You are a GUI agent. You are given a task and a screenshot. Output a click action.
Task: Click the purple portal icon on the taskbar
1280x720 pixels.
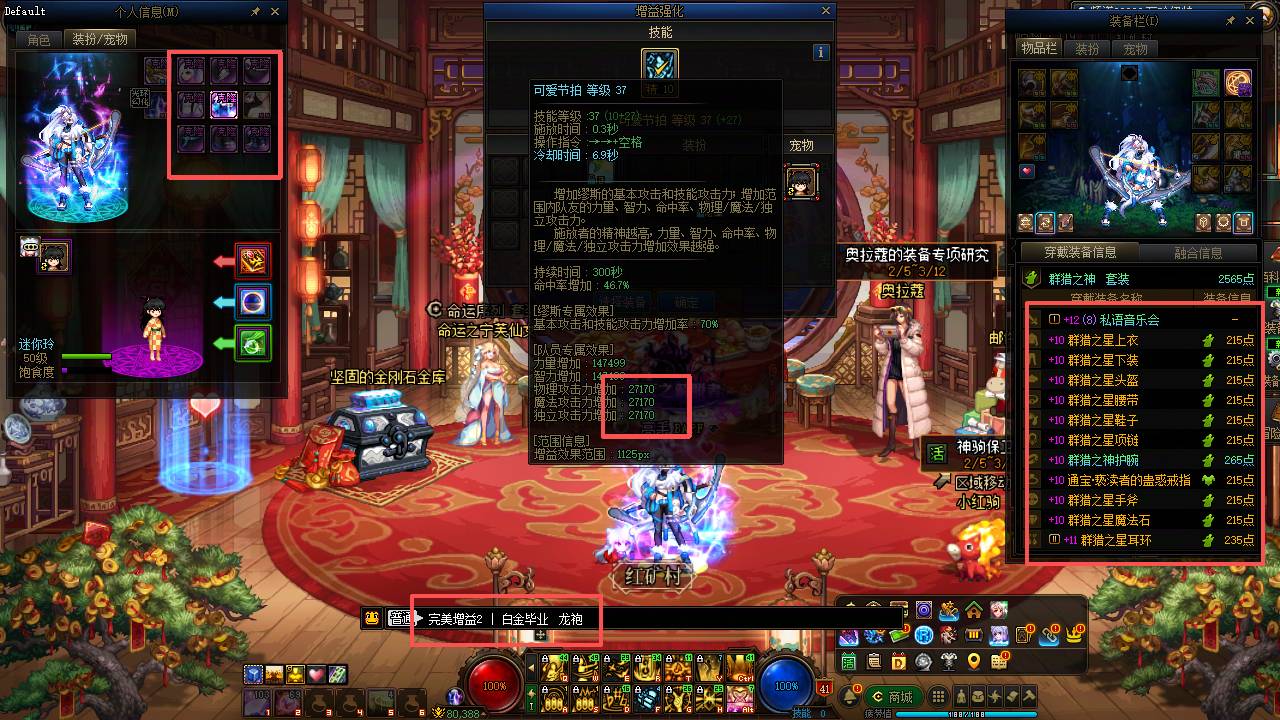click(x=924, y=610)
